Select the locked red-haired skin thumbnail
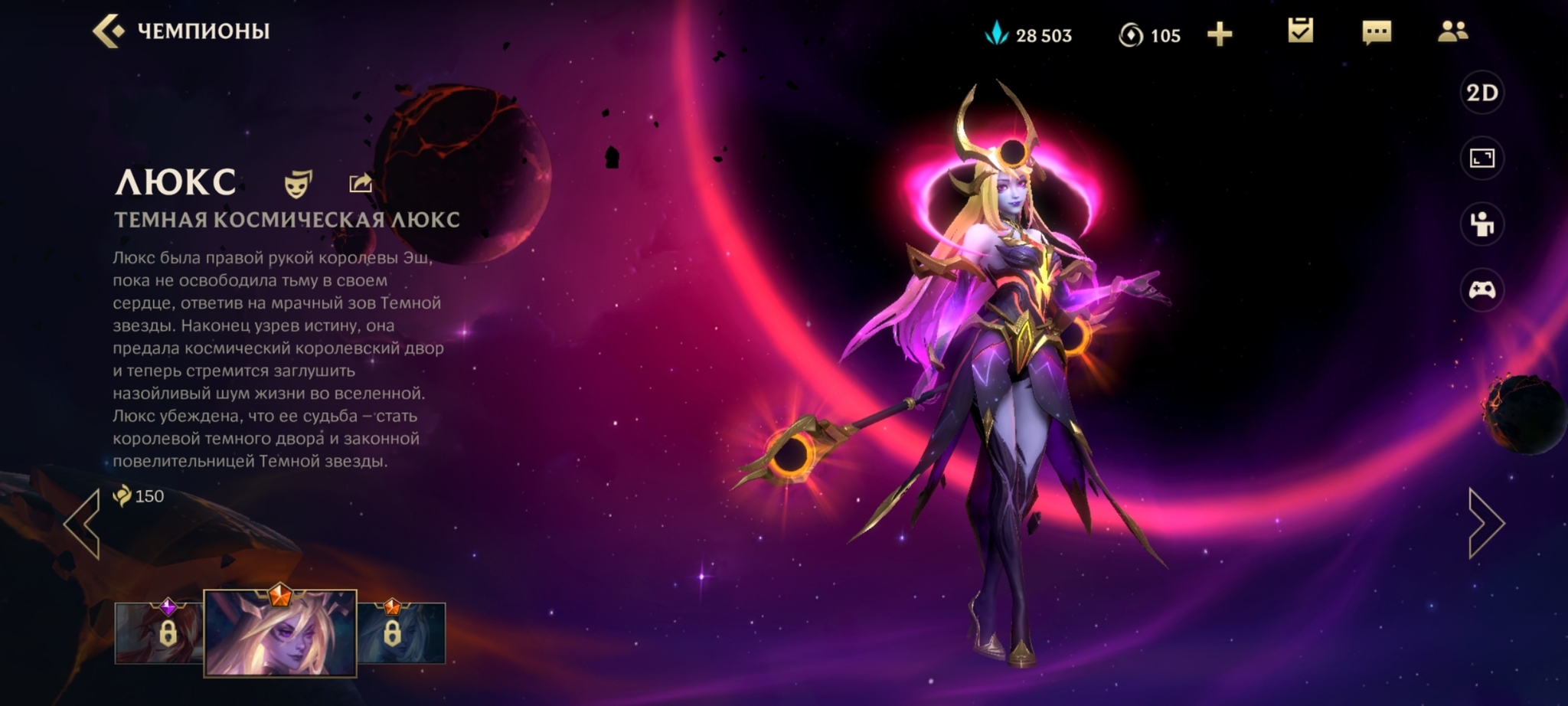The image size is (1568, 706). pyautogui.click(x=159, y=633)
